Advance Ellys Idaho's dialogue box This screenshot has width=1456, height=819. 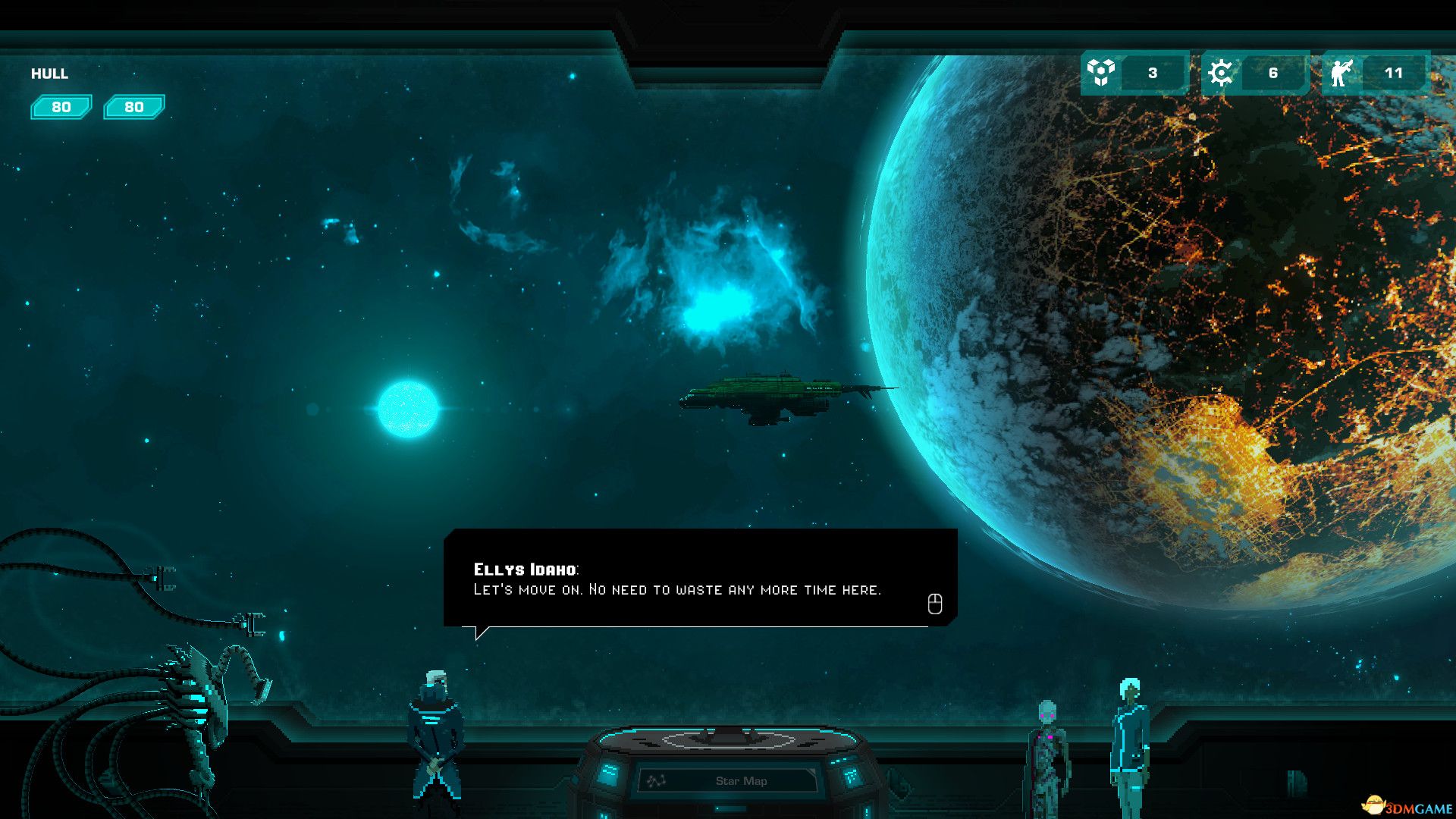coord(934,604)
